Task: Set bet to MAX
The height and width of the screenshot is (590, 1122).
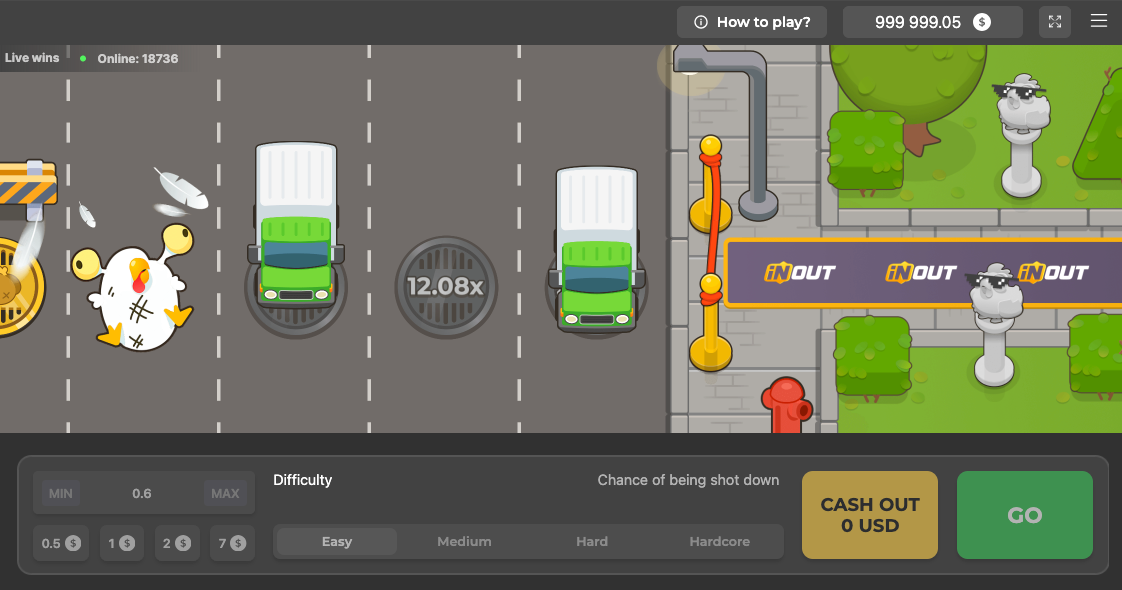Action: pyautogui.click(x=225, y=493)
